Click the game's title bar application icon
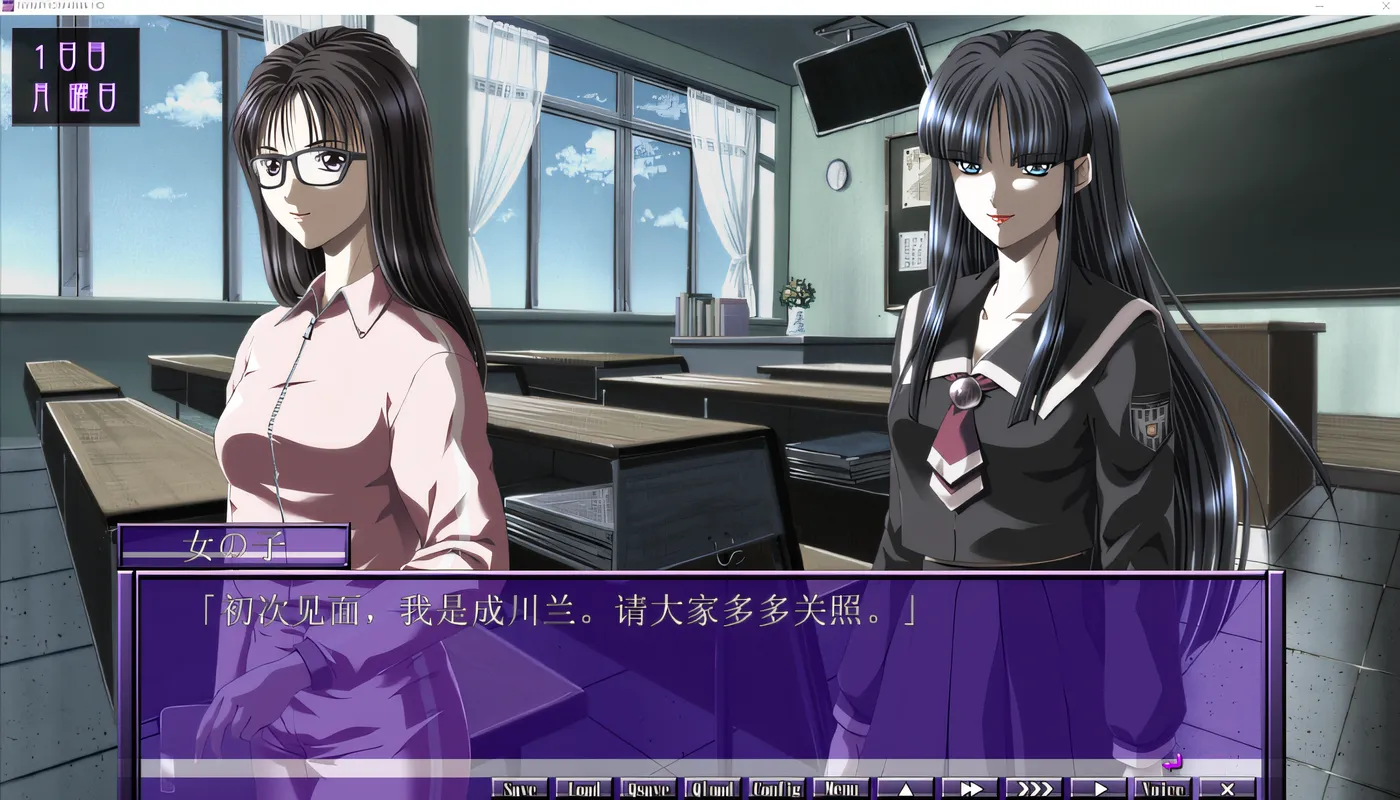 (7, 6)
